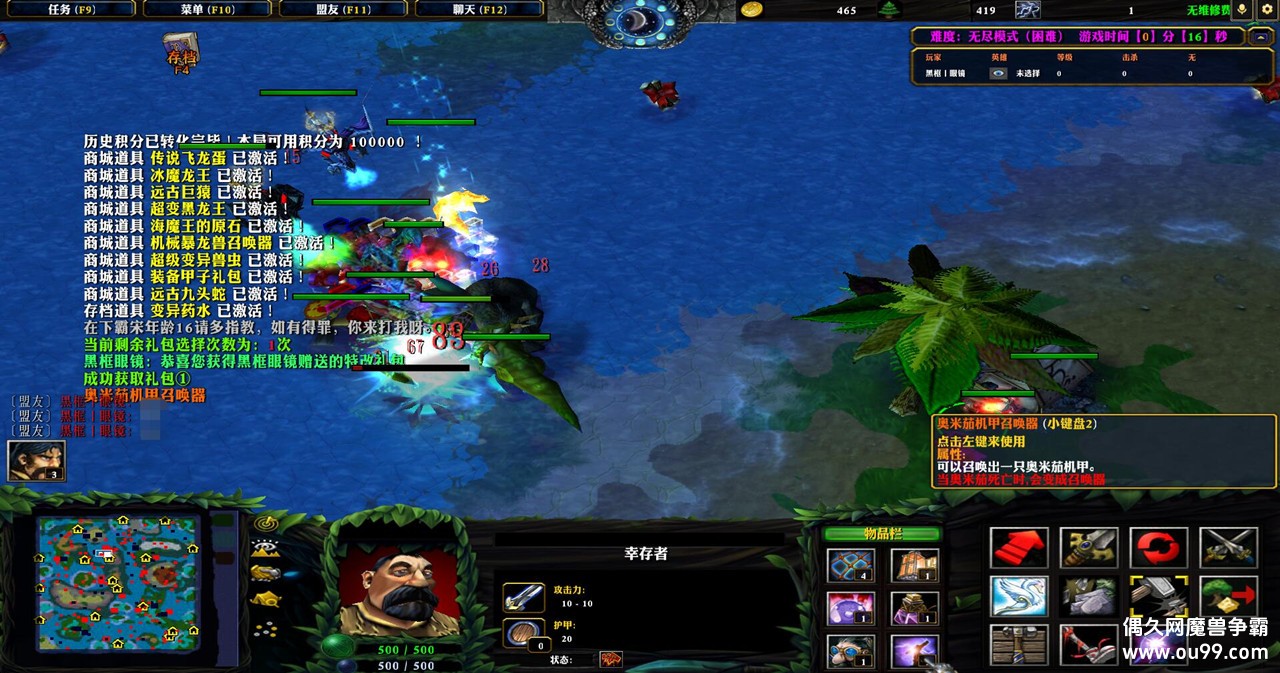Viewport: 1280px width, 673px height.
Task: Click the minimap signal ping button
Action: pyautogui.click(x=265, y=523)
